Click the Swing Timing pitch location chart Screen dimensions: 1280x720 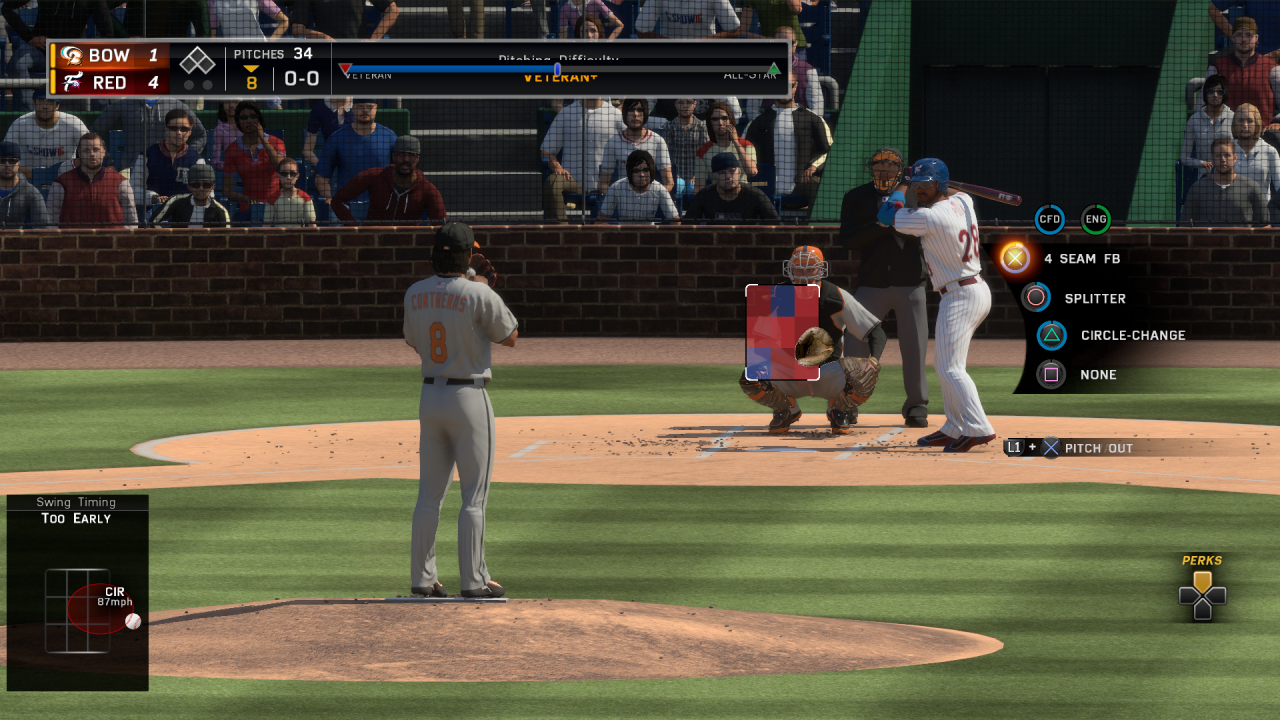[x=78, y=610]
